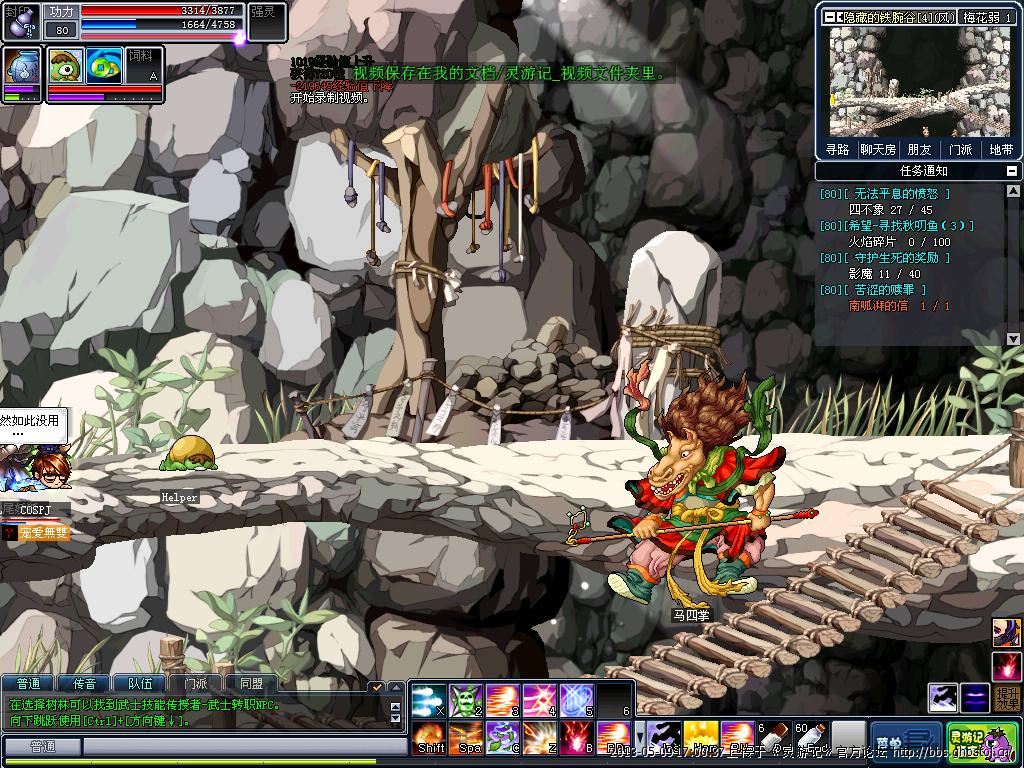Switch to the 普通 chat tab
The height and width of the screenshot is (768, 1024).
[x=28, y=684]
